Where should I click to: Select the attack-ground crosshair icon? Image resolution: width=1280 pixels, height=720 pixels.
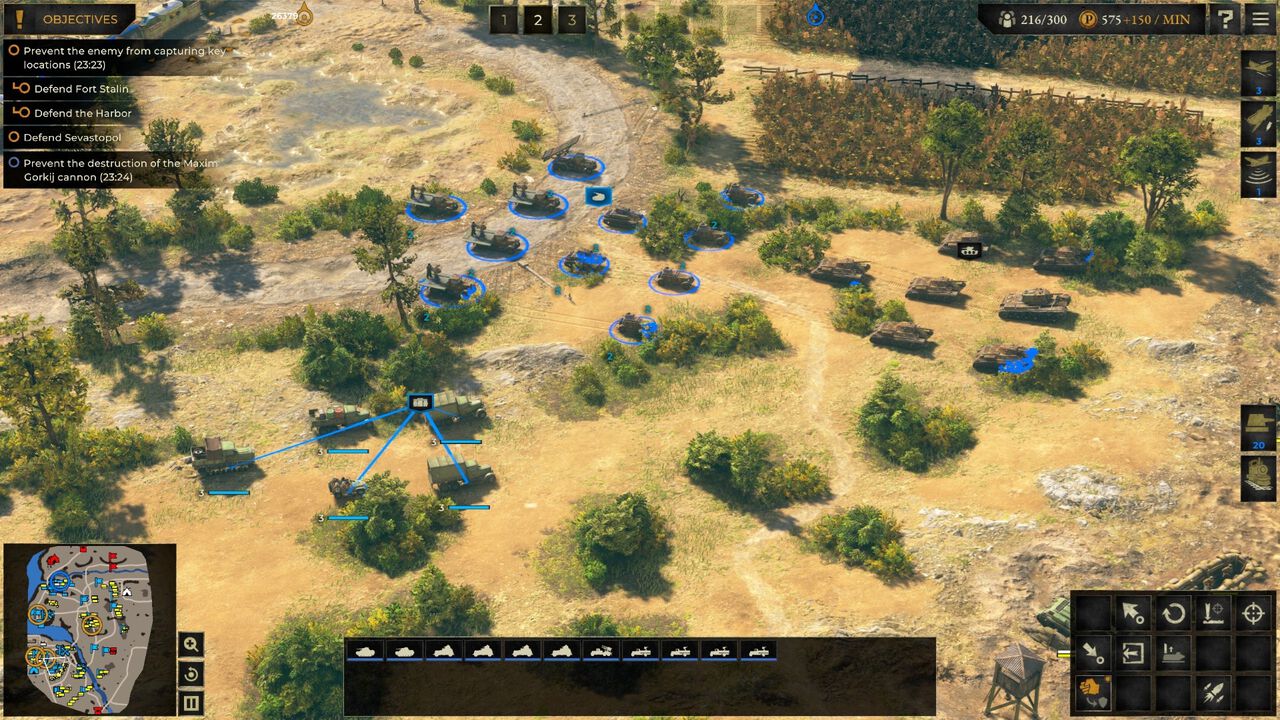[1252, 613]
